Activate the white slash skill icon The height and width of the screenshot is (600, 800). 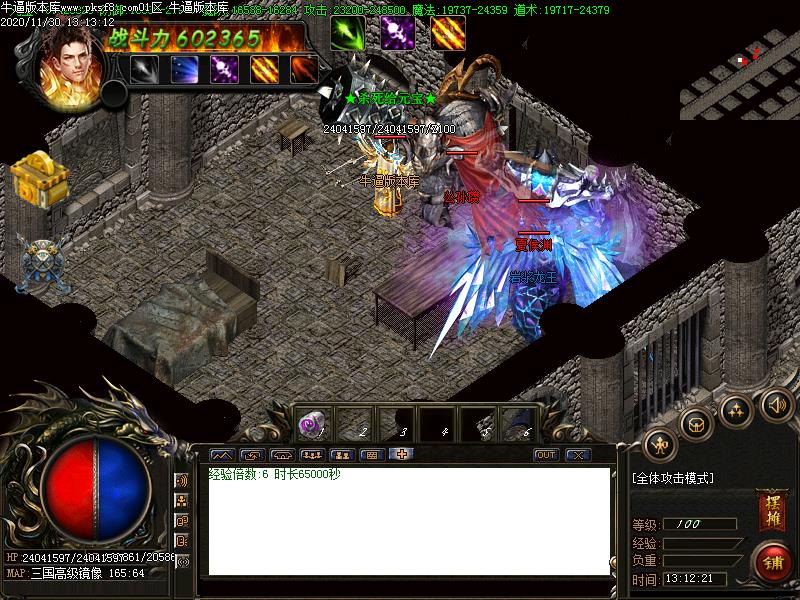coord(144,69)
